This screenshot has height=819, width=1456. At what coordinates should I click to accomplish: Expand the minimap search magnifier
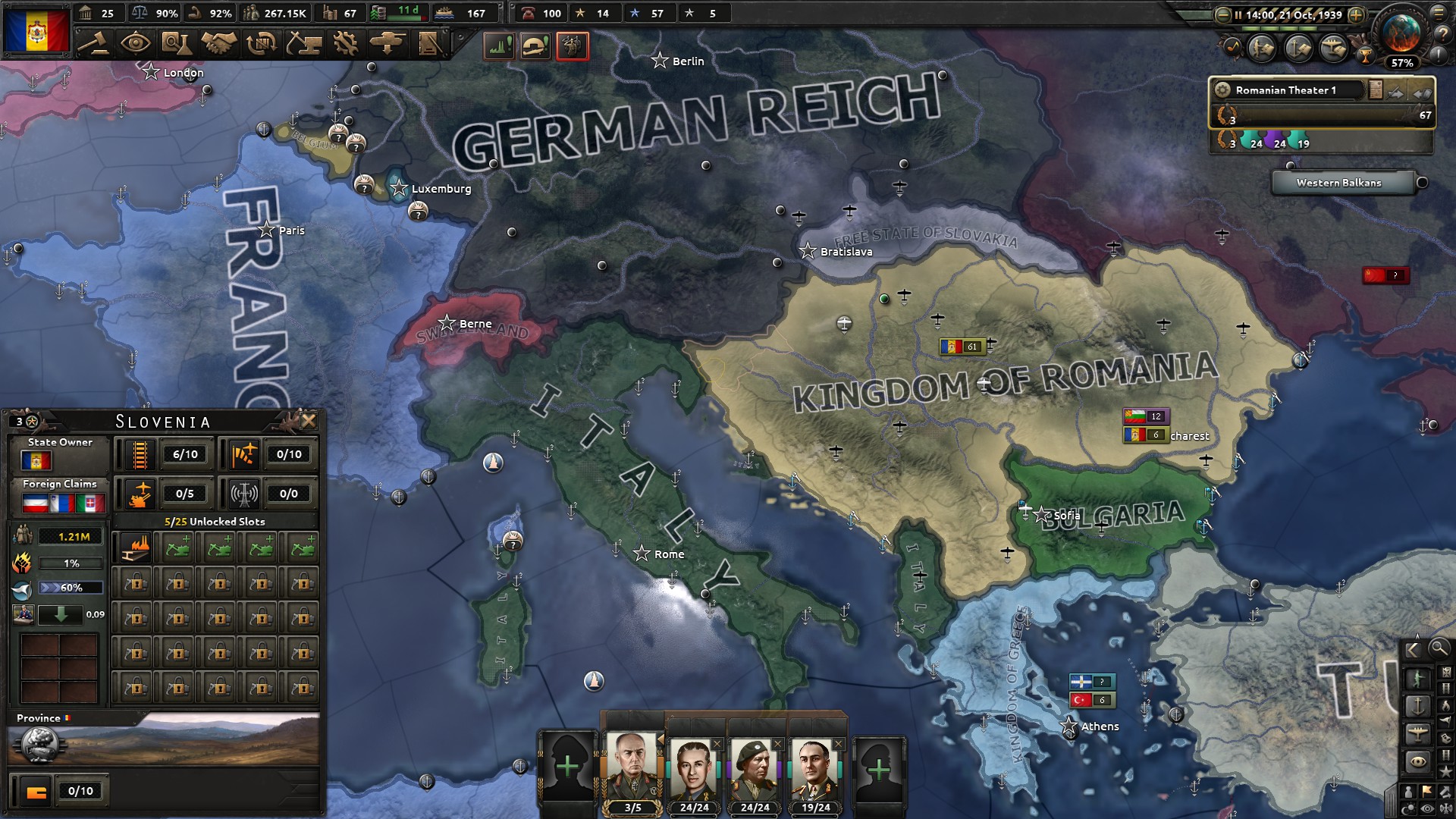tap(1439, 650)
